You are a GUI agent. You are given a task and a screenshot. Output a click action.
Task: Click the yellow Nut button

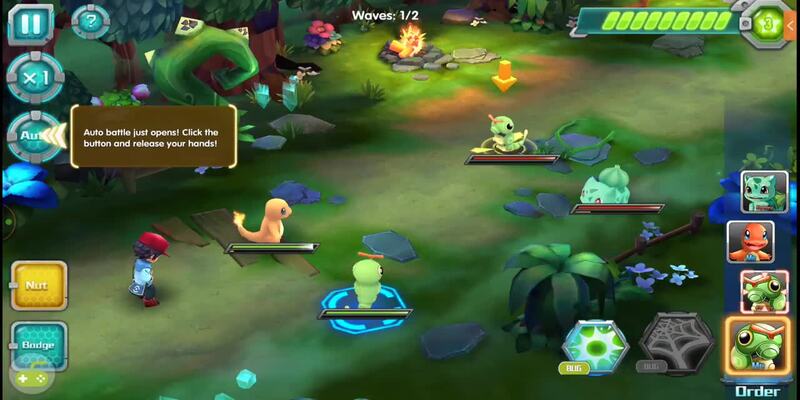pyautogui.click(x=39, y=285)
